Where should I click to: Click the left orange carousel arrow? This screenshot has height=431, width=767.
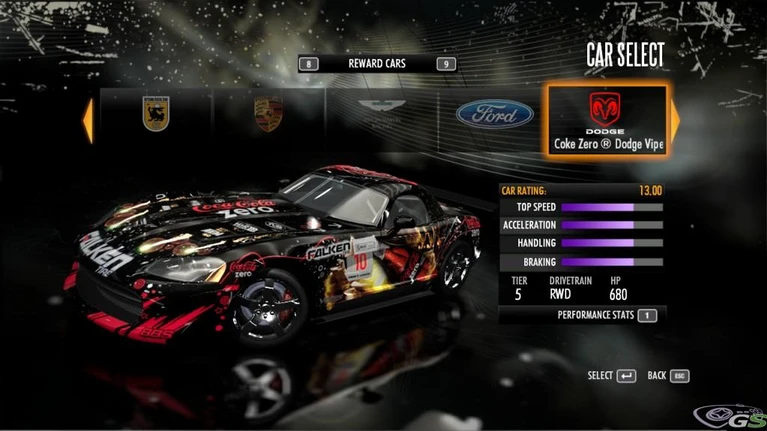click(88, 120)
